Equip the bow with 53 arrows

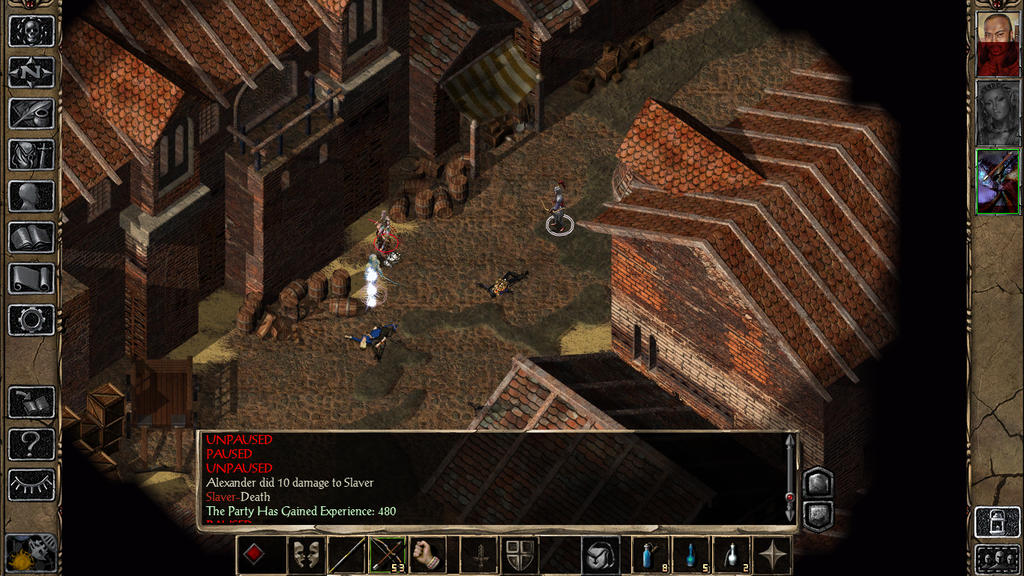tap(386, 555)
